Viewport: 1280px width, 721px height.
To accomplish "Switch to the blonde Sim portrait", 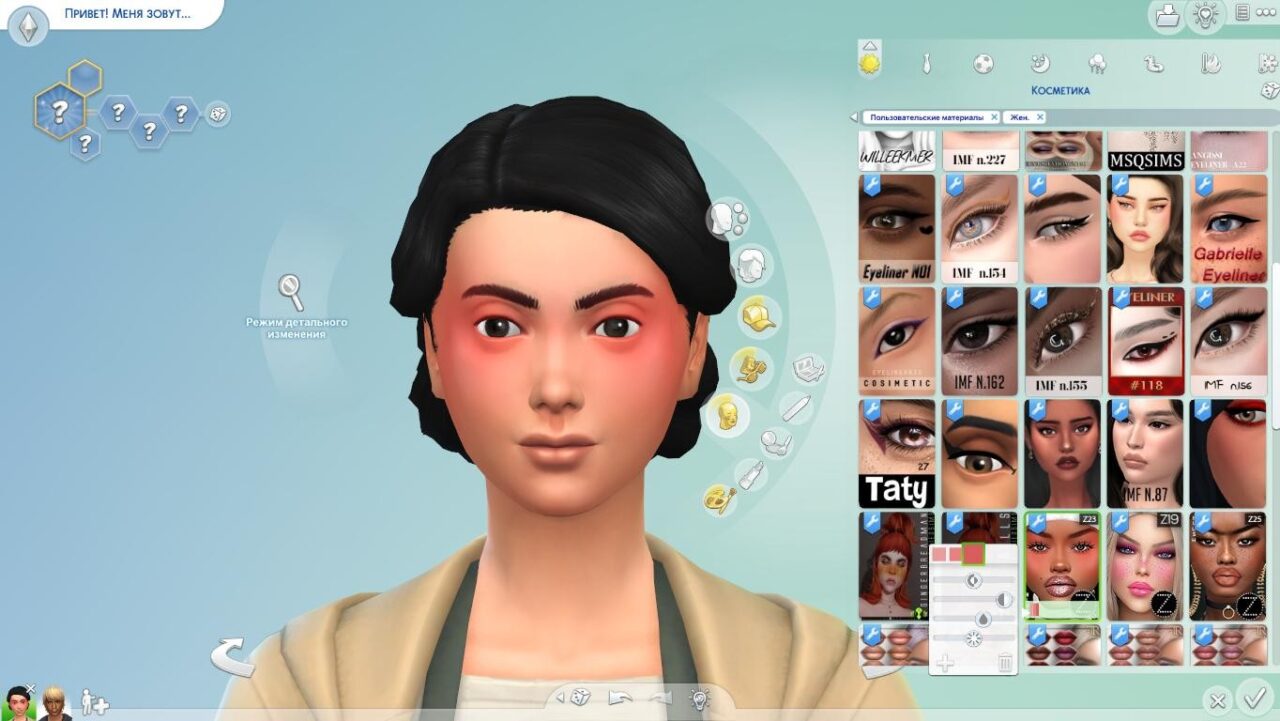I will click(54, 703).
